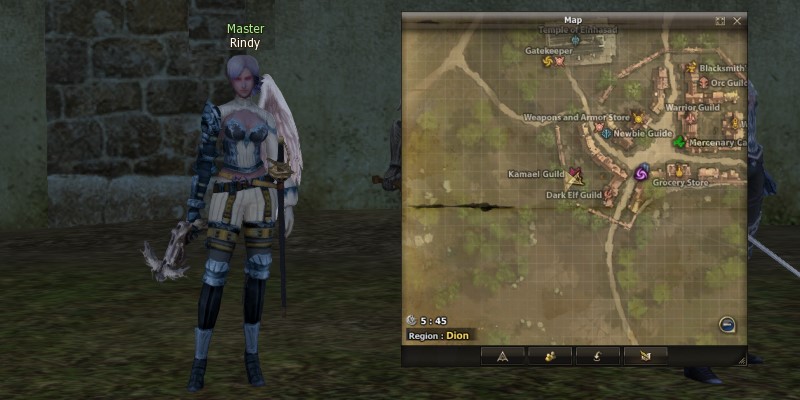Click the triangle arrow button under the map

point(503,355)
